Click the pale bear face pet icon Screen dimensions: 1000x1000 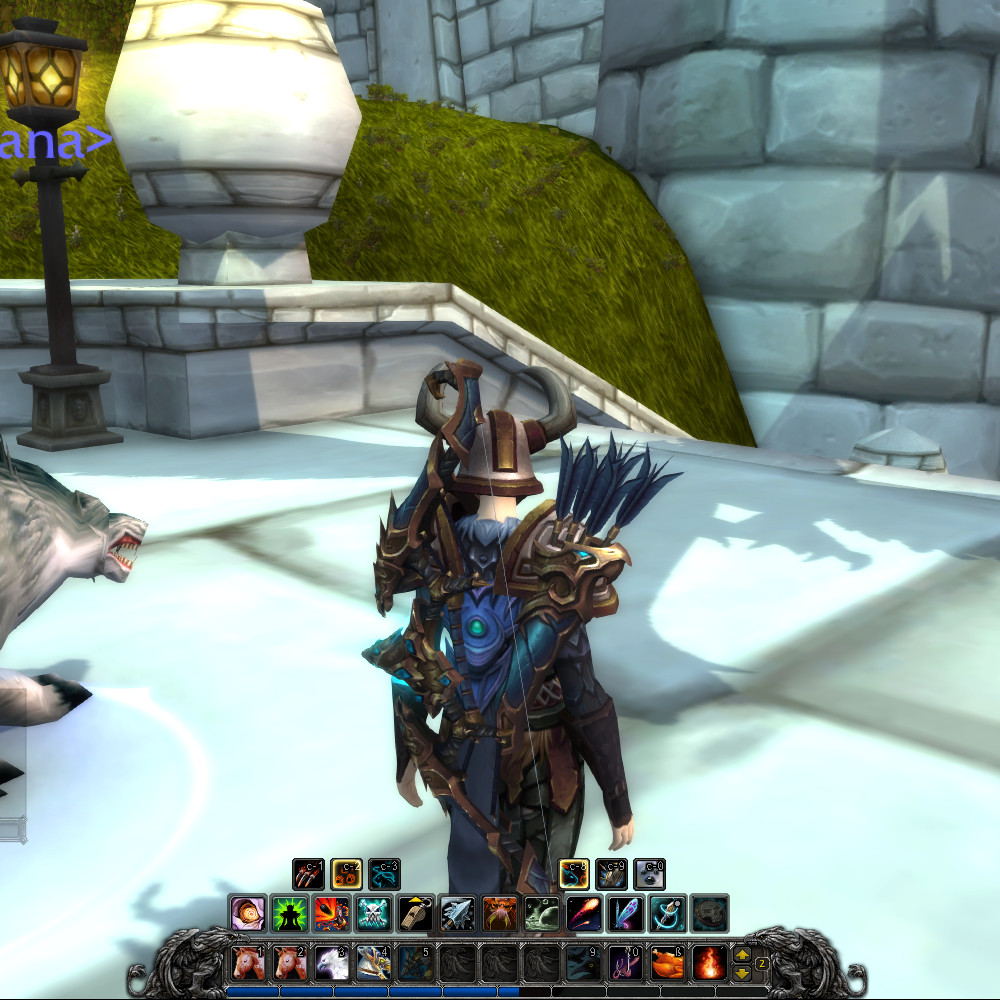click(x=649, y=874)
